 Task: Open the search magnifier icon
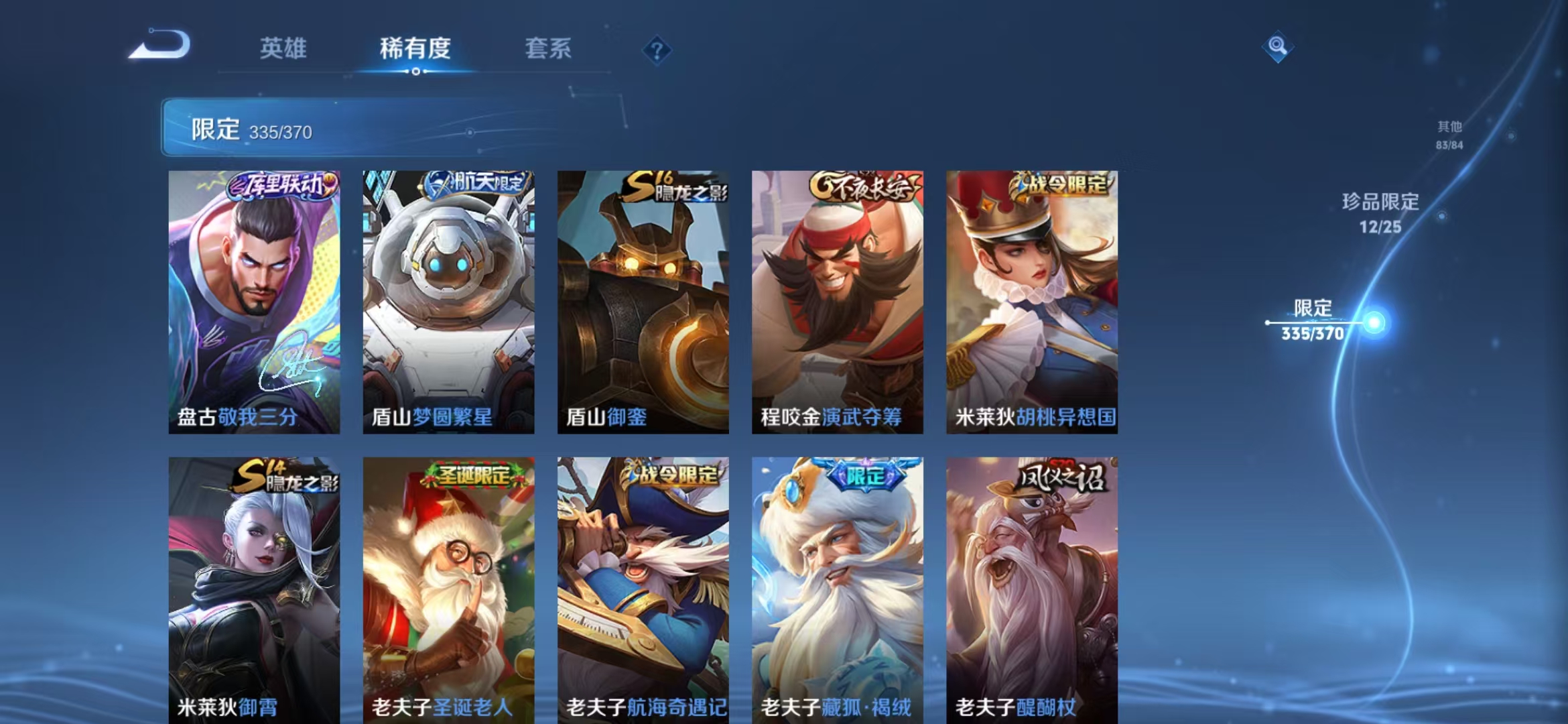point(1277,47)
